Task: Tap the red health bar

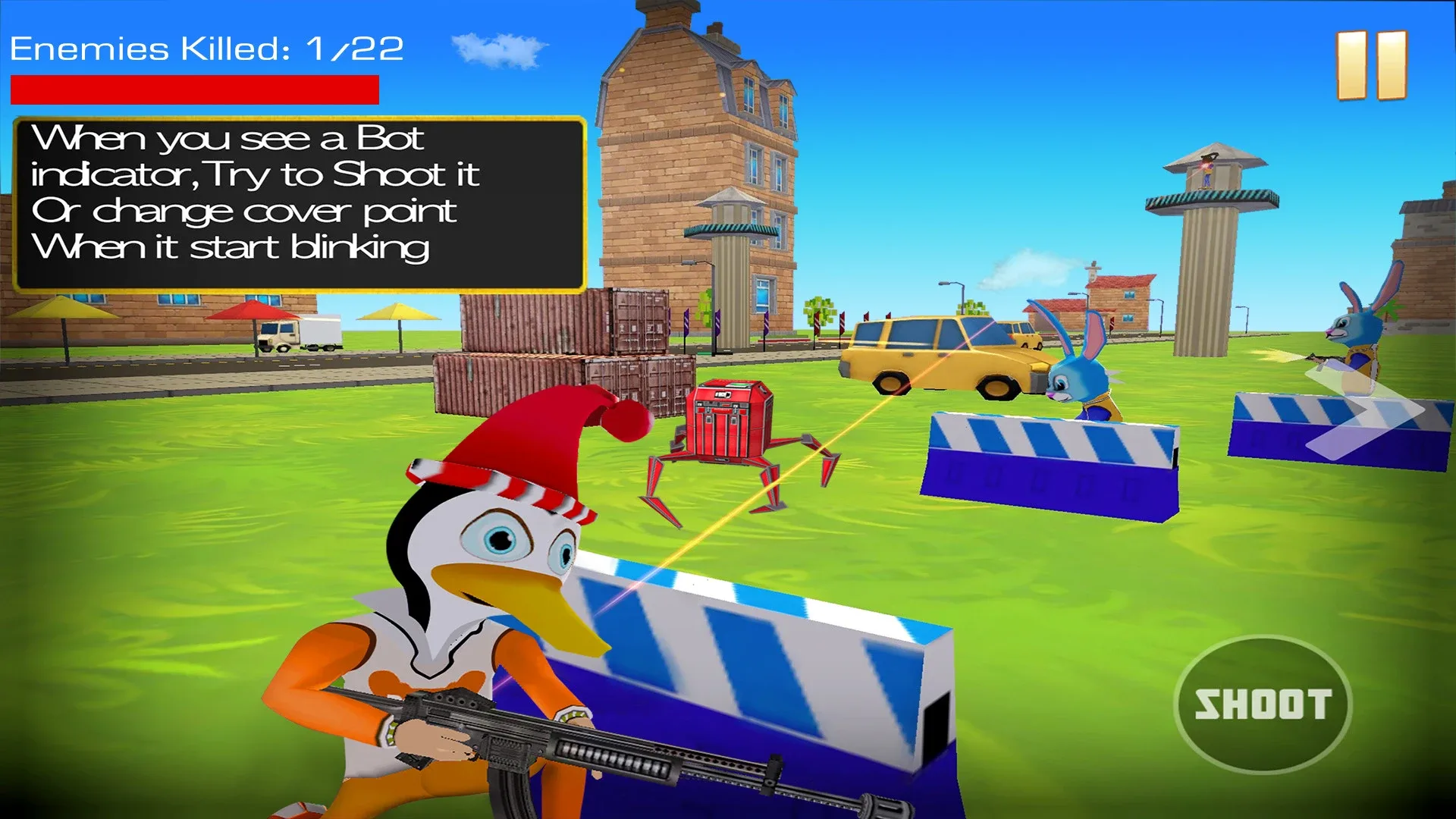Action: [x=193, y=89]
